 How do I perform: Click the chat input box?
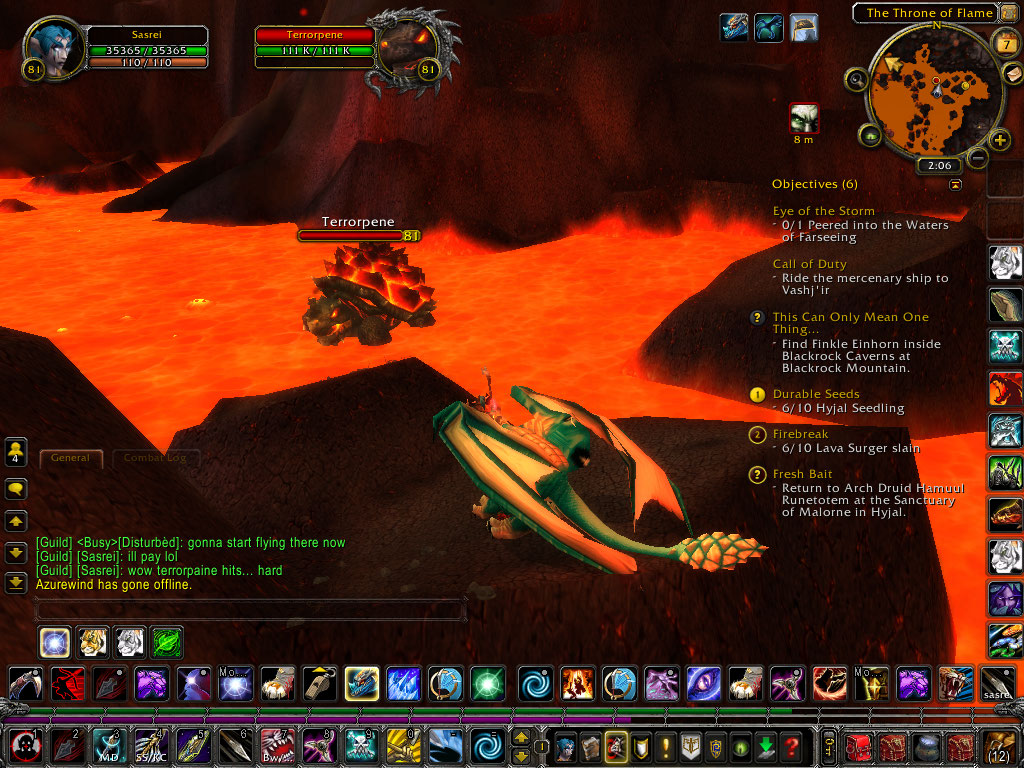pos(250,608)
